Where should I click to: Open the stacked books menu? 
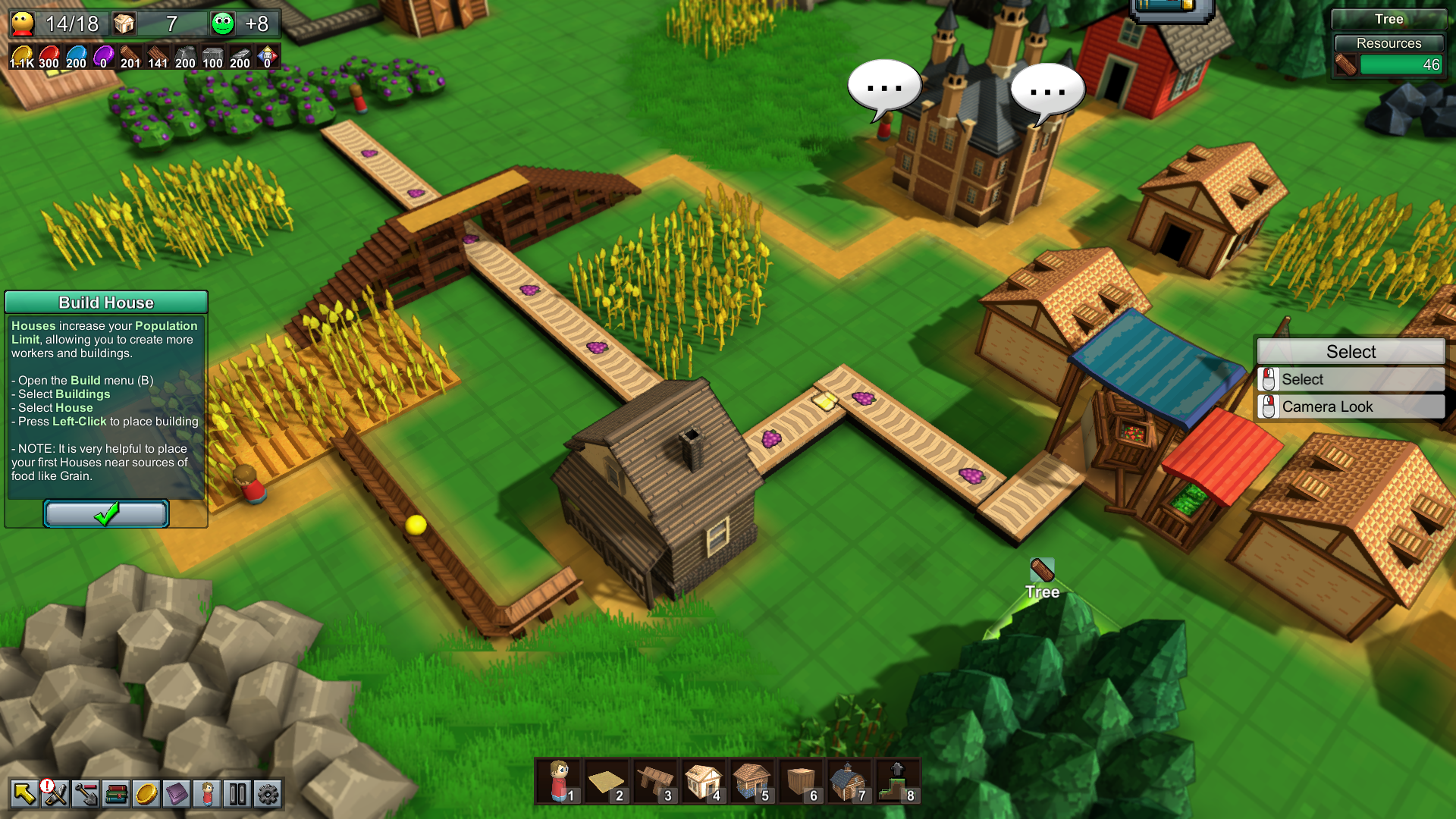pyautogui.click(x=116, y=794)
